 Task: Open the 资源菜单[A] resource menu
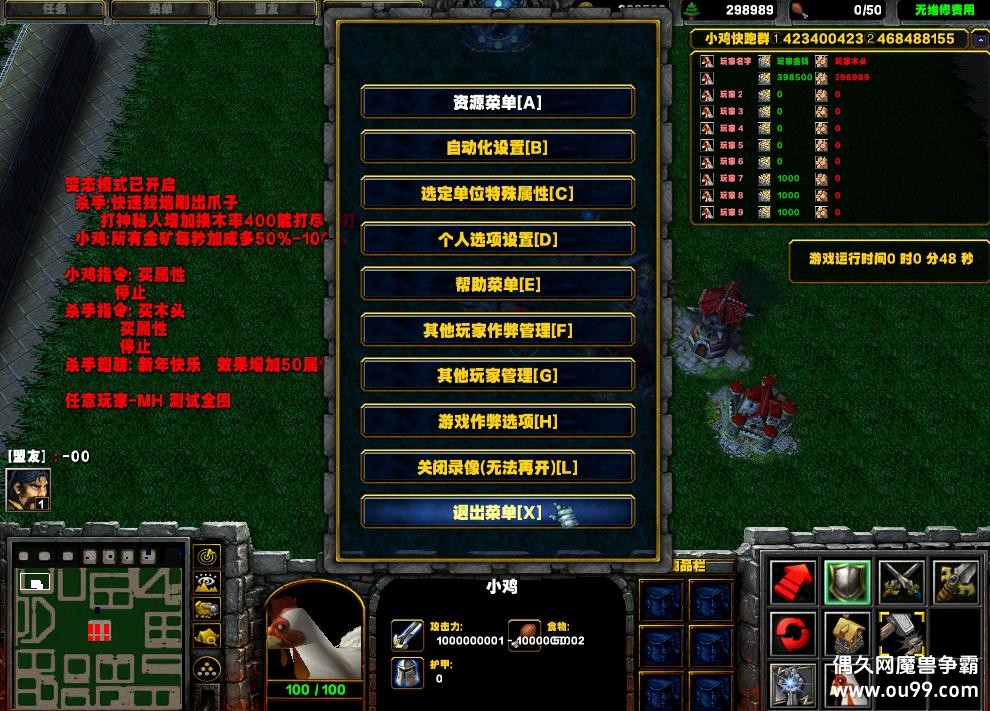tap(497, 102)
